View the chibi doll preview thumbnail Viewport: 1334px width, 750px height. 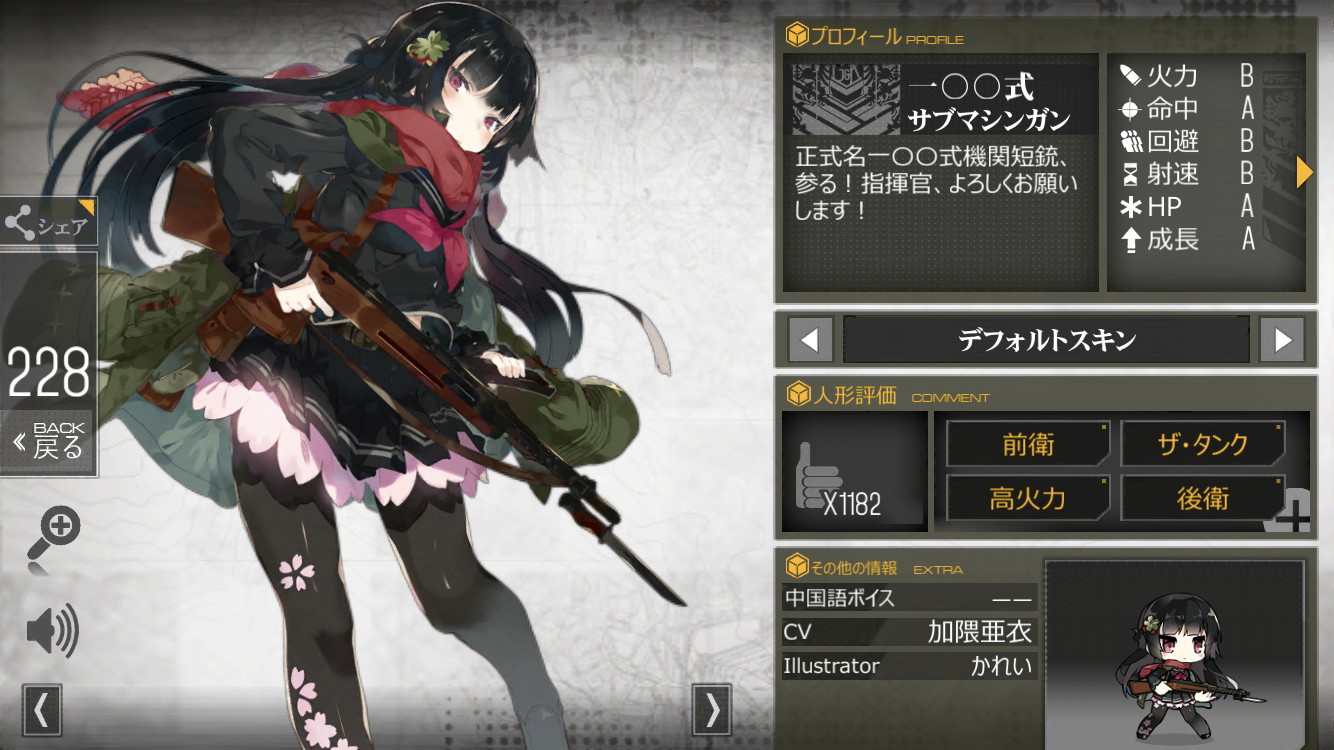pos(1174,650)
